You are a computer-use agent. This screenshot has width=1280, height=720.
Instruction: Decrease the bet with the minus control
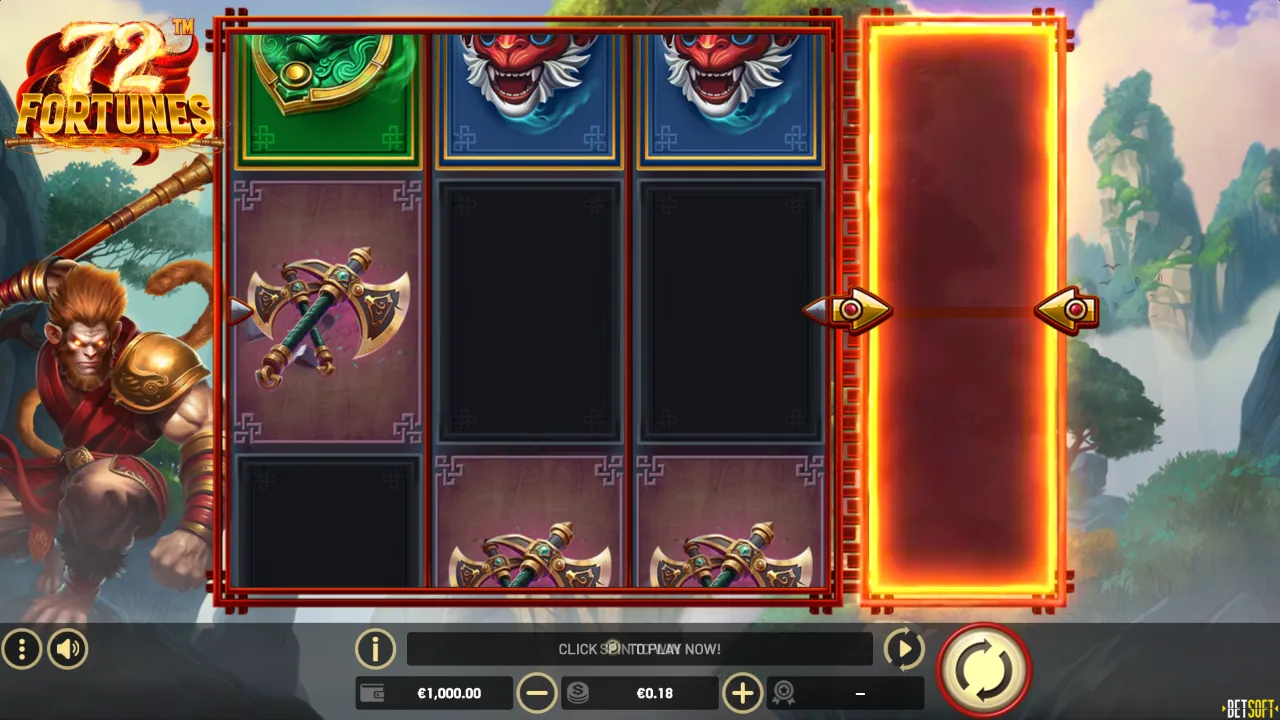[x=538, y=692]
